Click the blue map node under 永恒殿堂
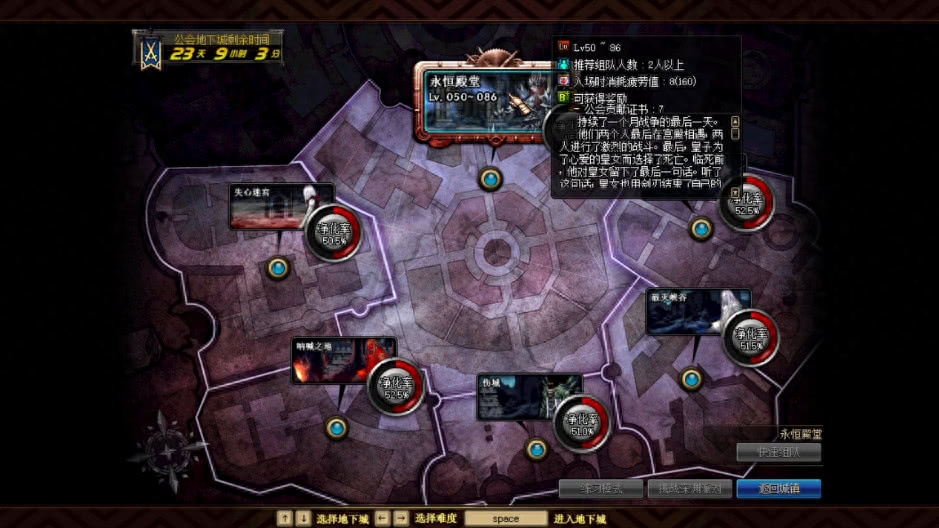The width and height of the screenshot is (939, 528). pos(490,179)
